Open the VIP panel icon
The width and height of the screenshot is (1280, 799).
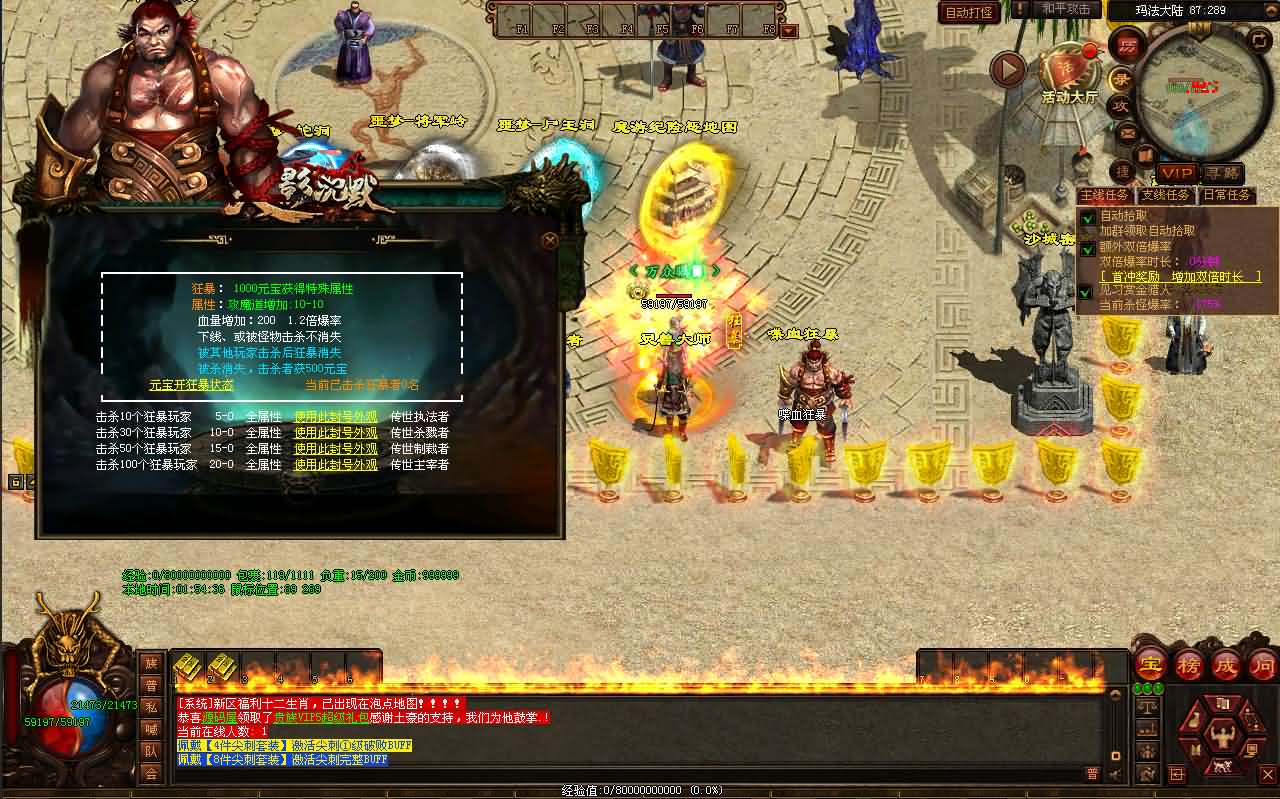[1176, 173]
